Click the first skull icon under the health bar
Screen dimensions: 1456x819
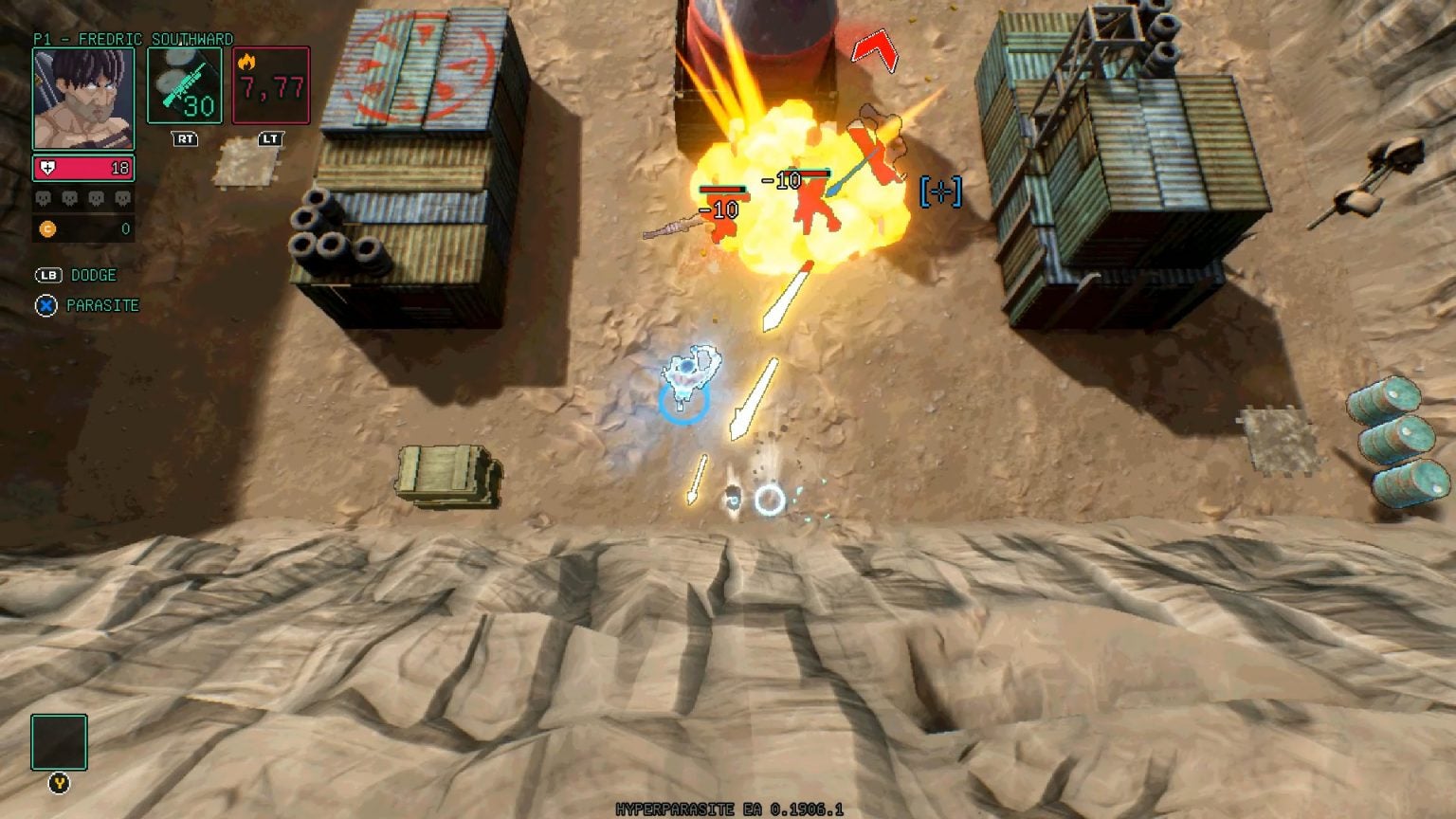coord(43,199)
